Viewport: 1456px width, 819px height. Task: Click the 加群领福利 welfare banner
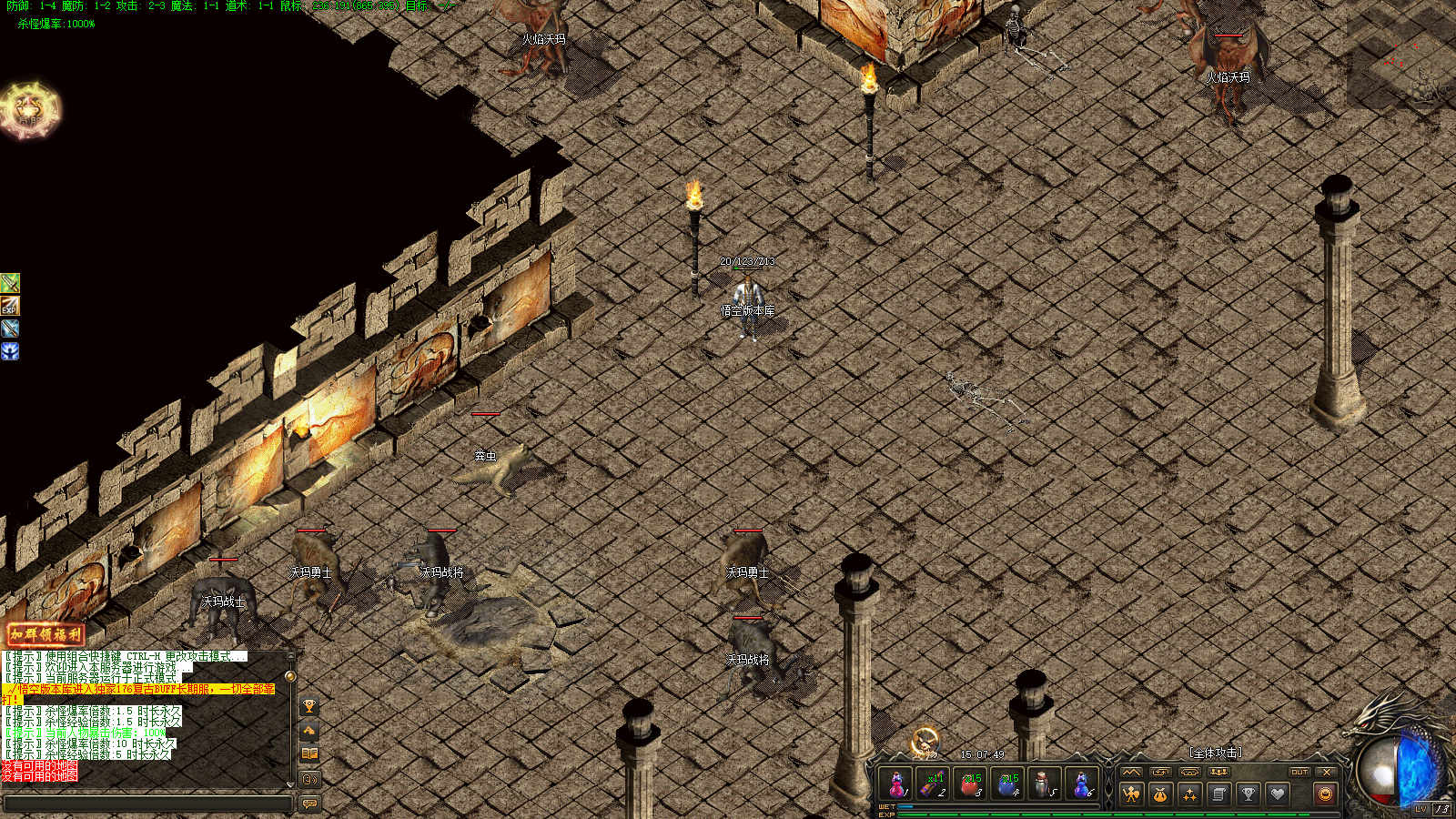[x=45, y=633]
